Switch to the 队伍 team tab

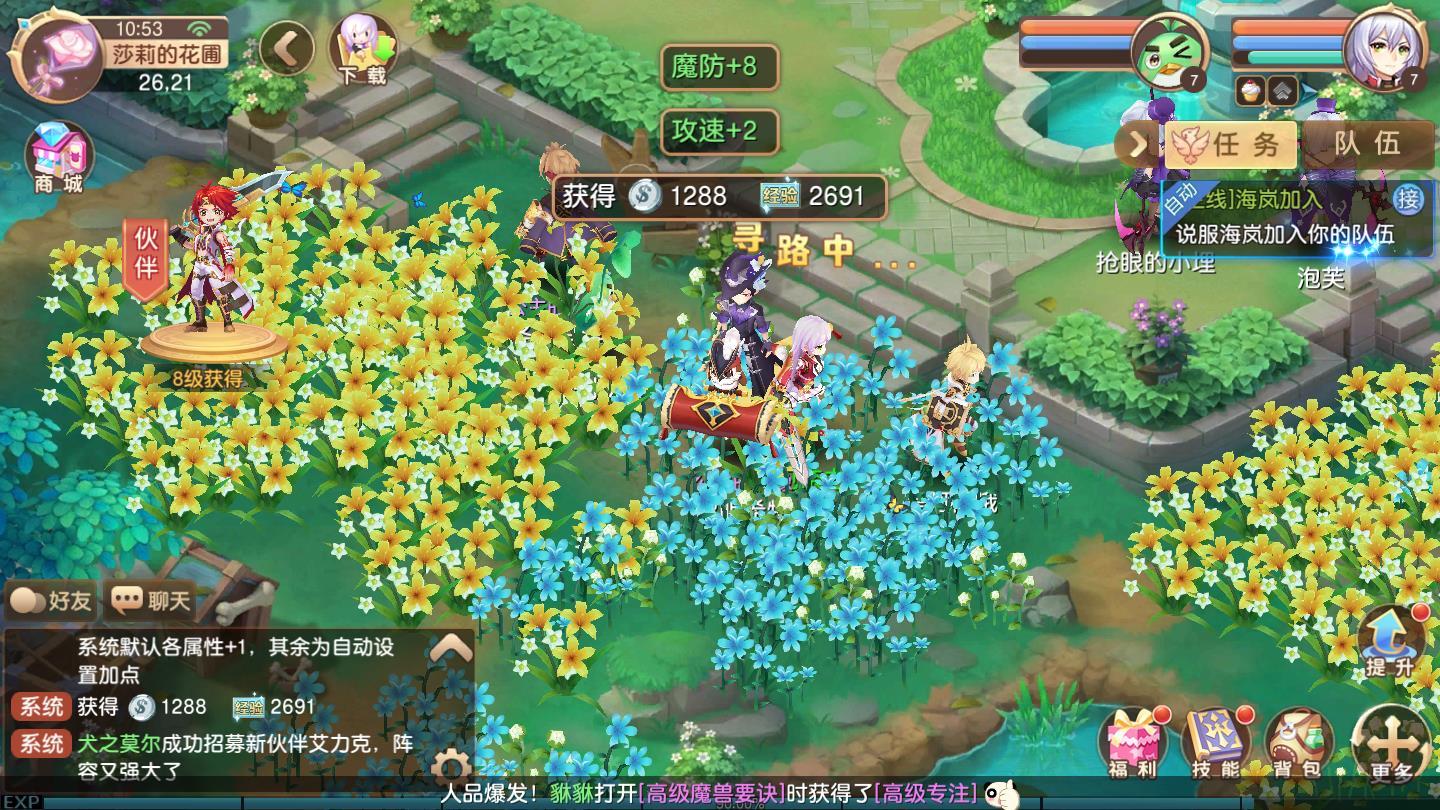coord(1364,144)
